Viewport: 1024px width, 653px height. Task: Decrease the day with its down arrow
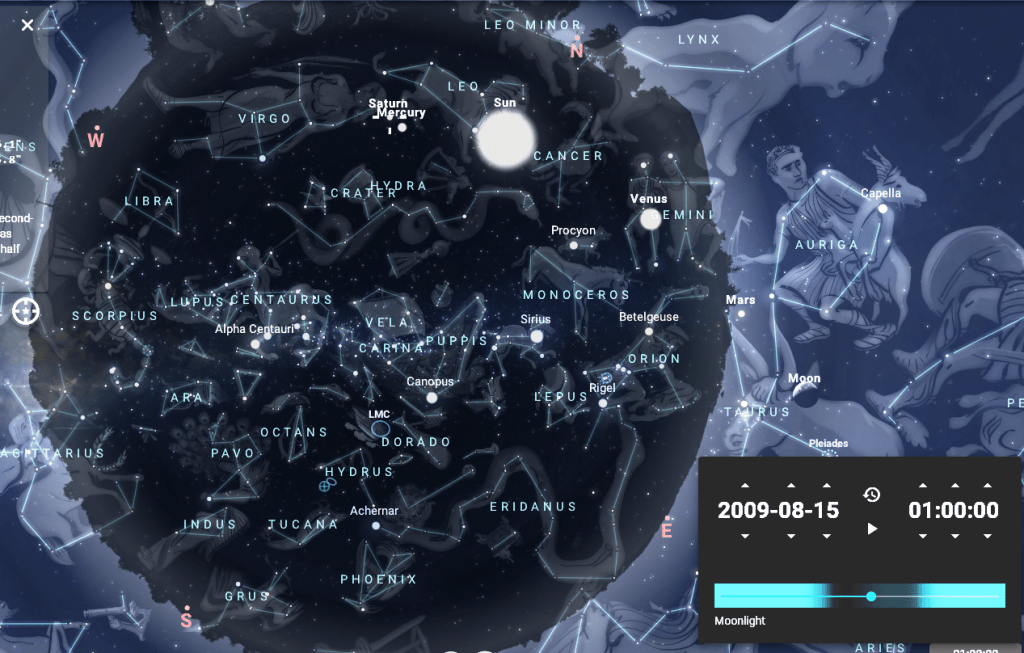click(x=827, y=536)
